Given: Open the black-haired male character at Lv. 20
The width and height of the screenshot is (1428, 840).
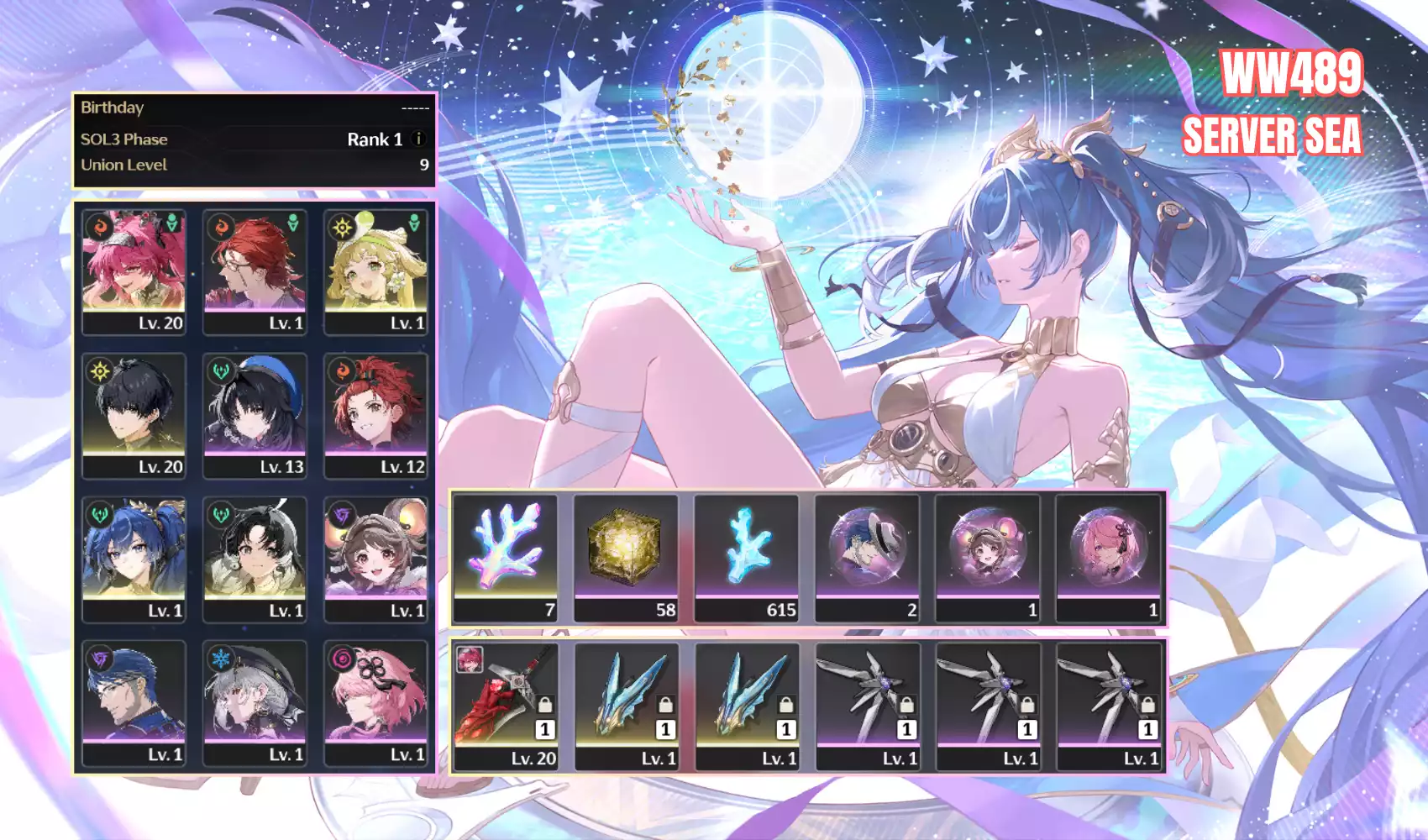Looking at the screenshot, I should 134,415.
